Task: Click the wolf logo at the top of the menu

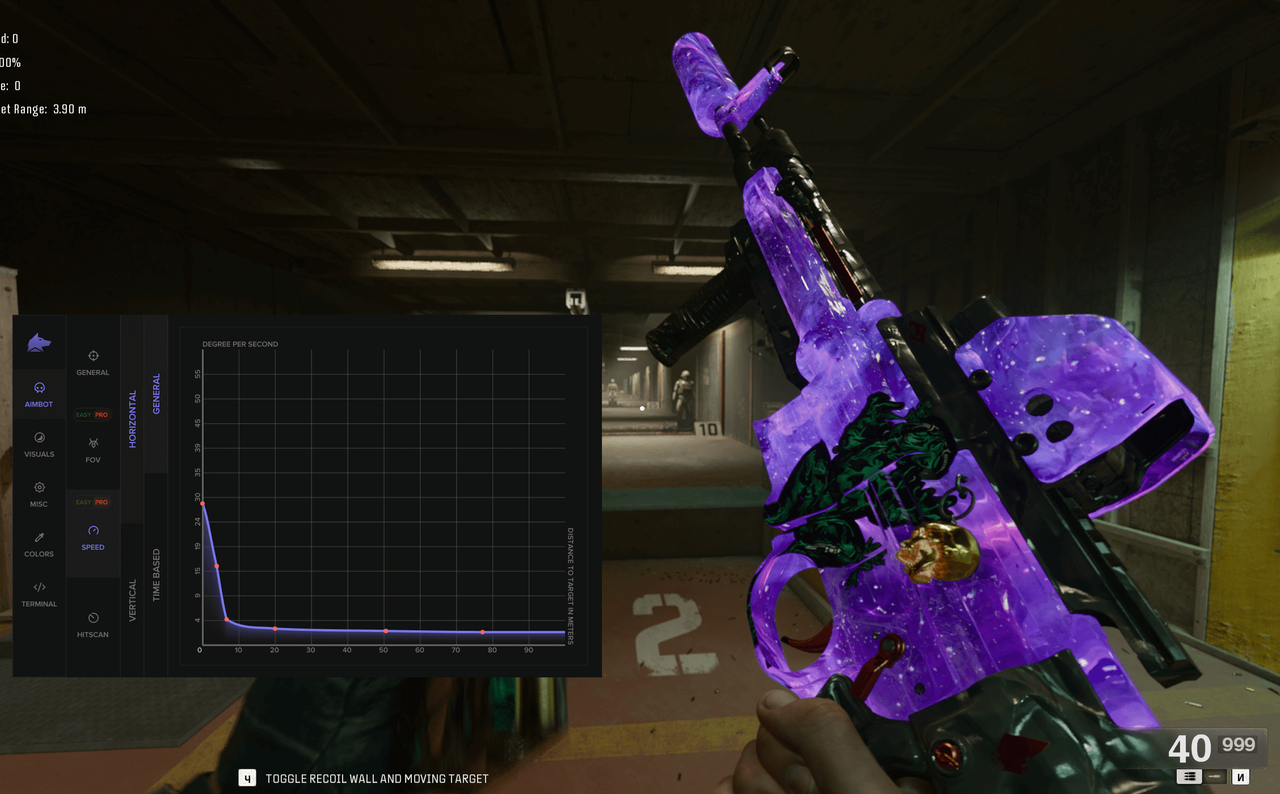Action: 39,343
